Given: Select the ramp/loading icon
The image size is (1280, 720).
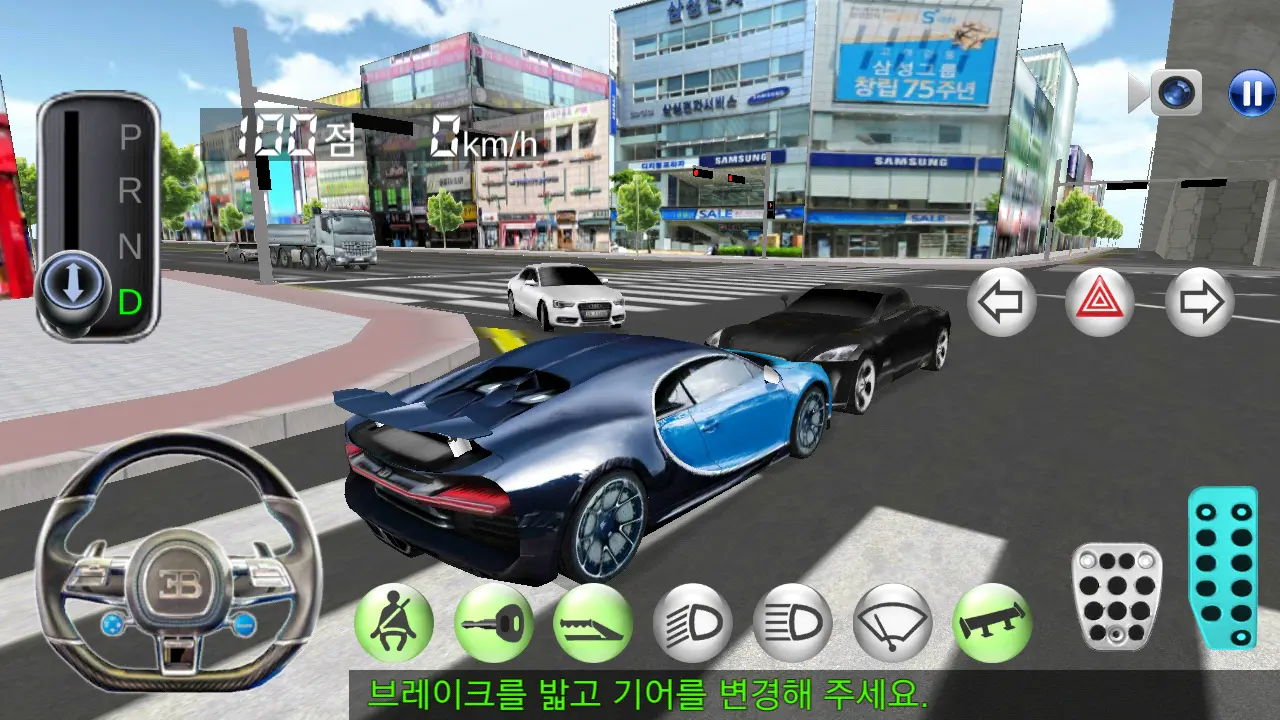Looking at the screenshot, I should pyautogui.click(x=593, y=622).
